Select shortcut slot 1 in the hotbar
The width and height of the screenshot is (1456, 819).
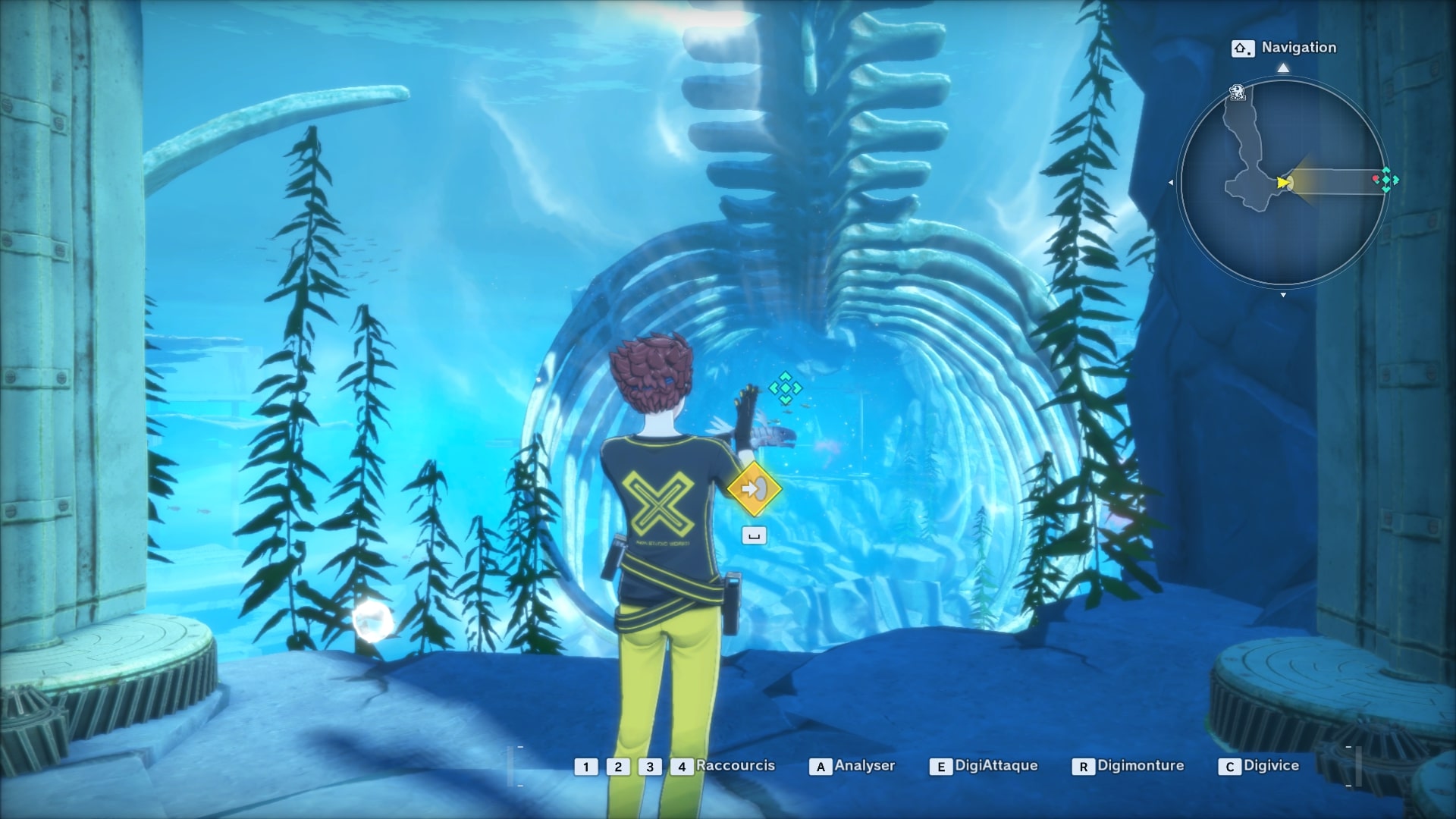click(x=585, y=767)
